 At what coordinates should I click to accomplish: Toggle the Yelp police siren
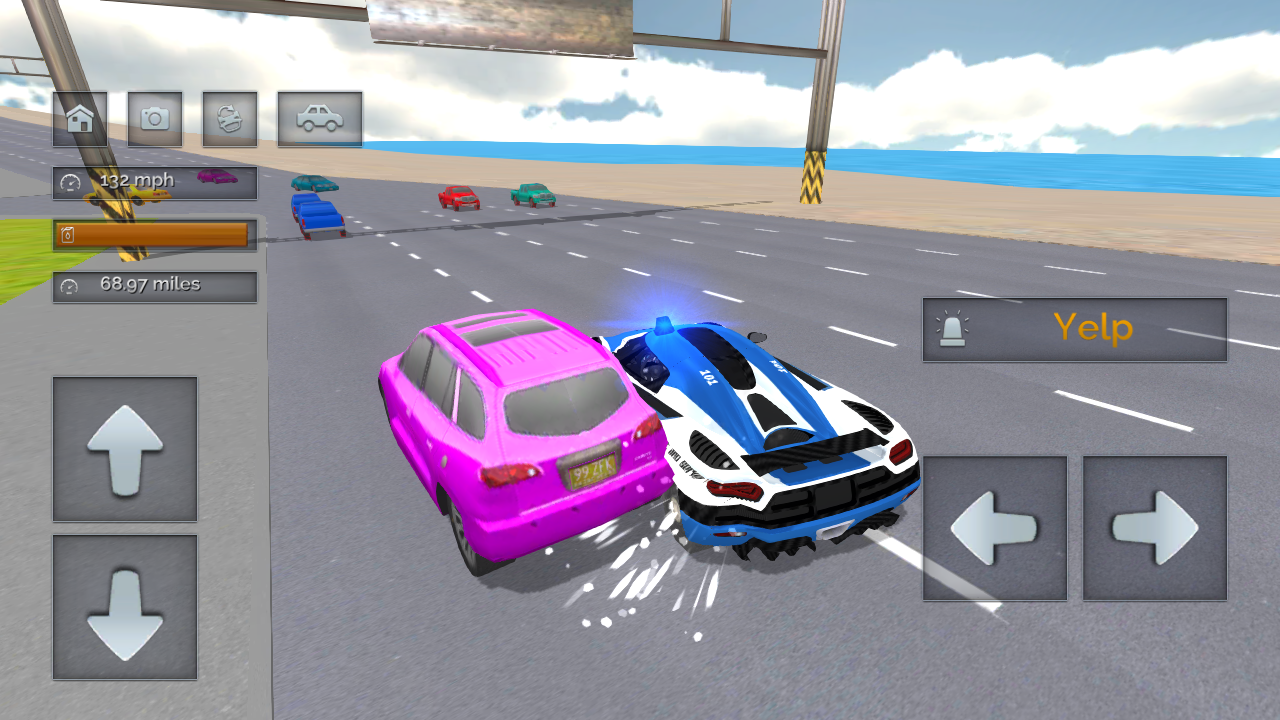[1075, 329]
